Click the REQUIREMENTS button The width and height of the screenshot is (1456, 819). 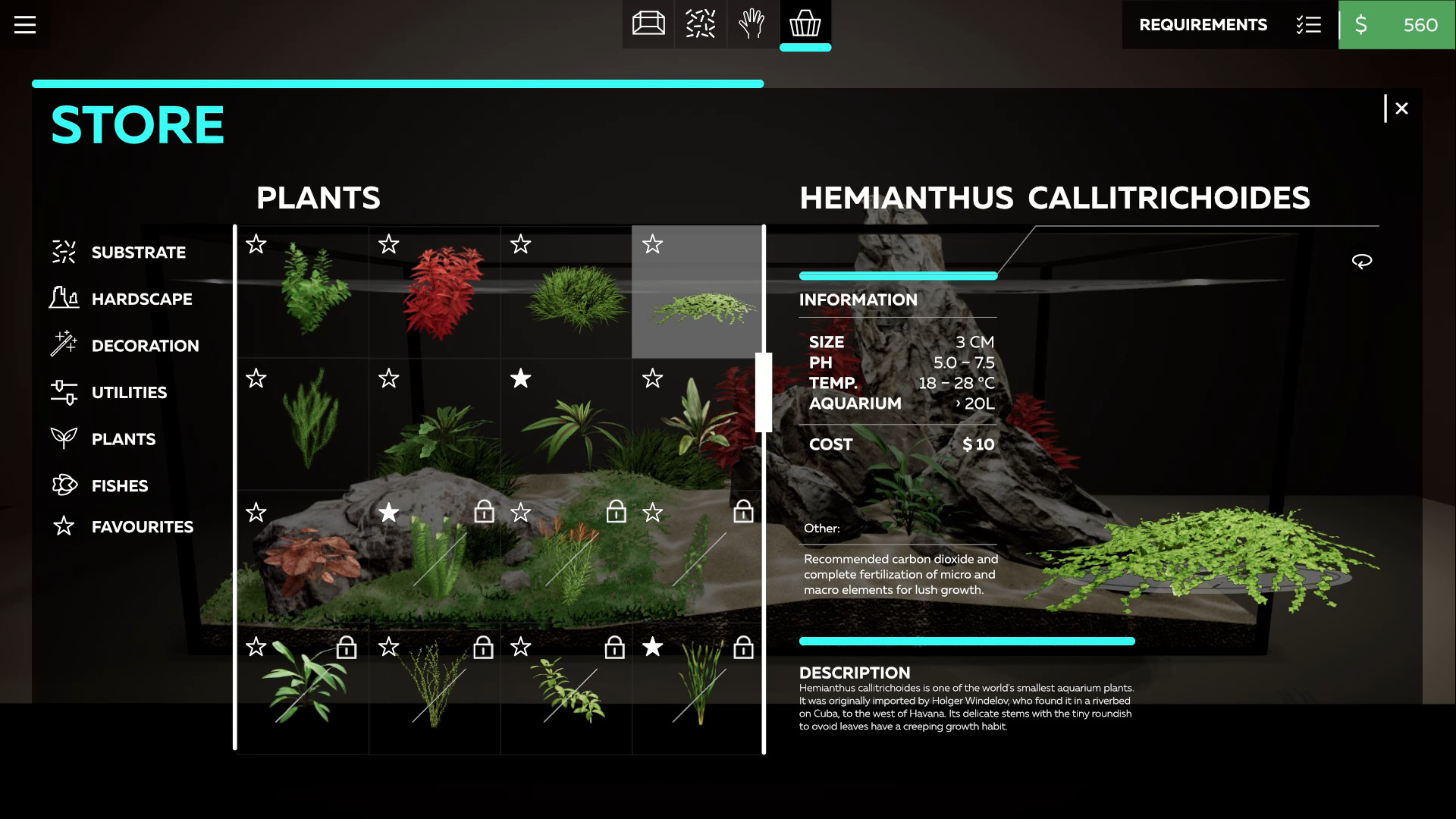(1202, 25)
